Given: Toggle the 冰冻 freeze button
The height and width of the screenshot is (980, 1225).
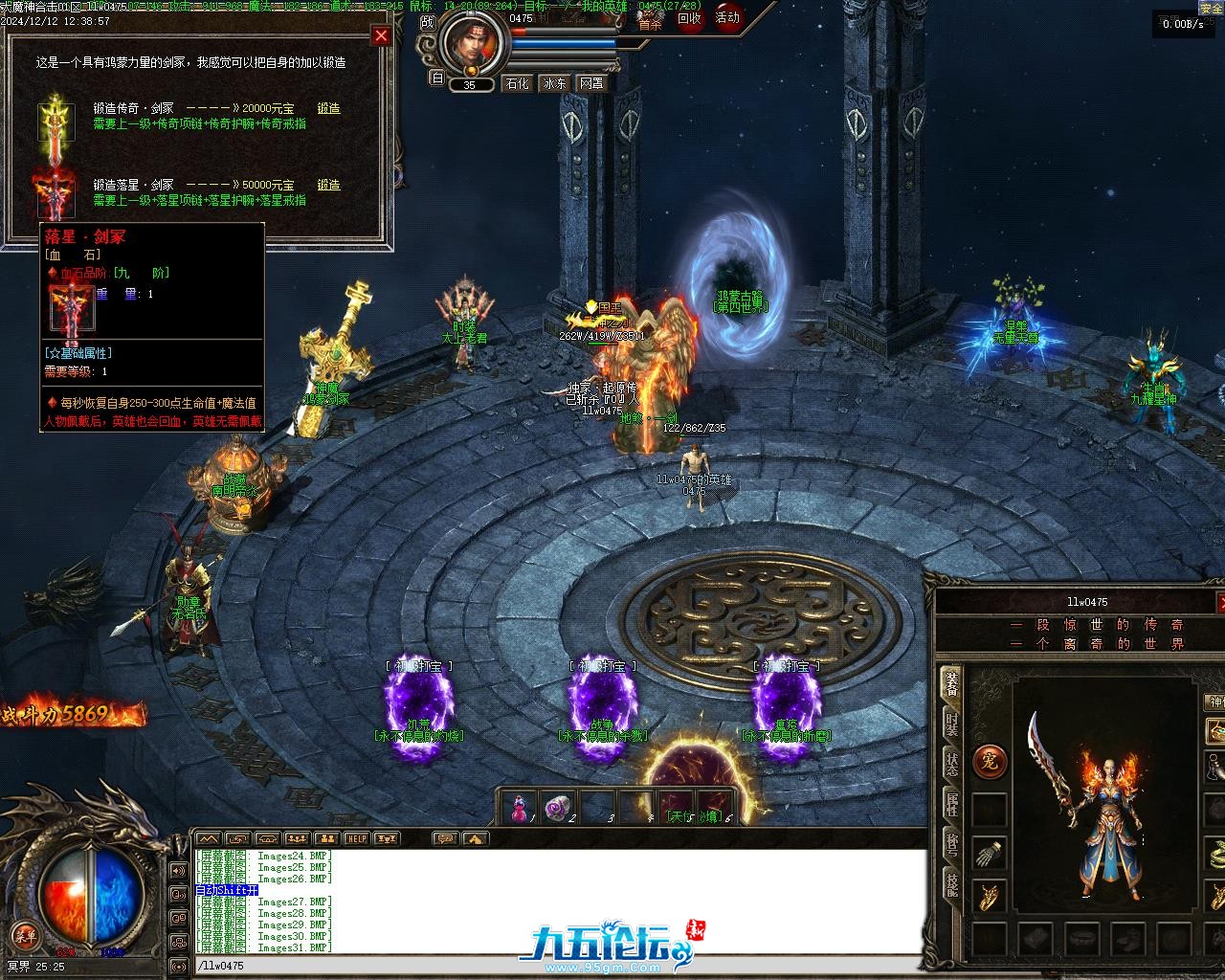Looking at the screenshot, I should [555, 83].
